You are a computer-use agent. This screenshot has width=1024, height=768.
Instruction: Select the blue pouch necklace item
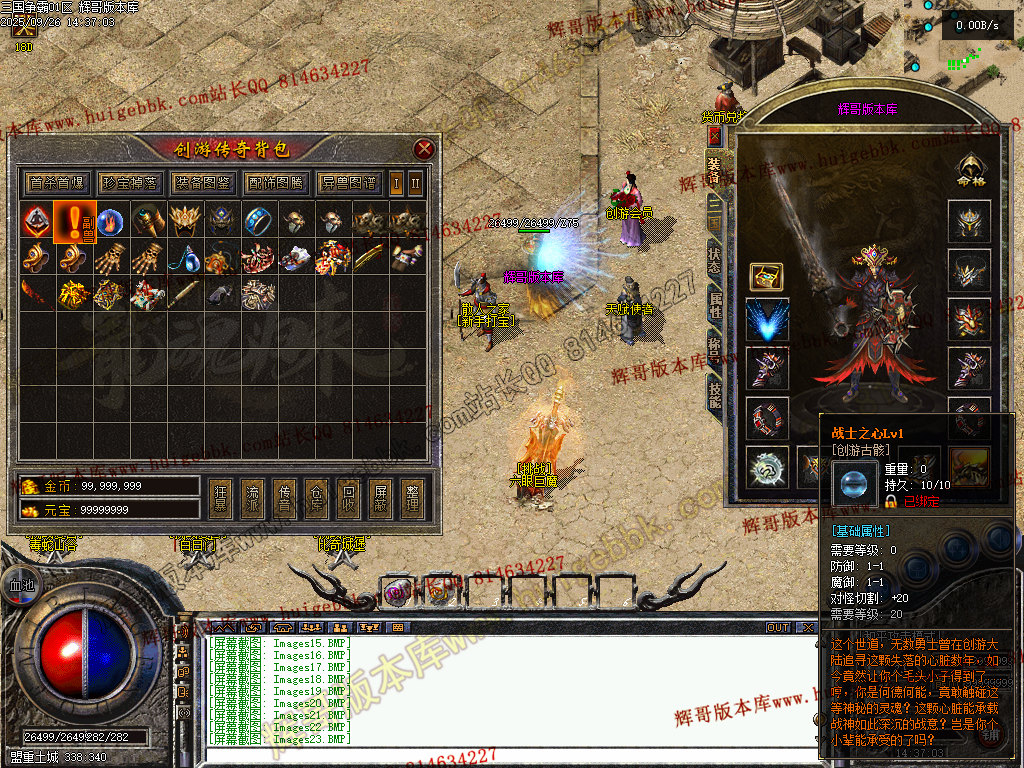pyautogui.click(x=184, y=259)
